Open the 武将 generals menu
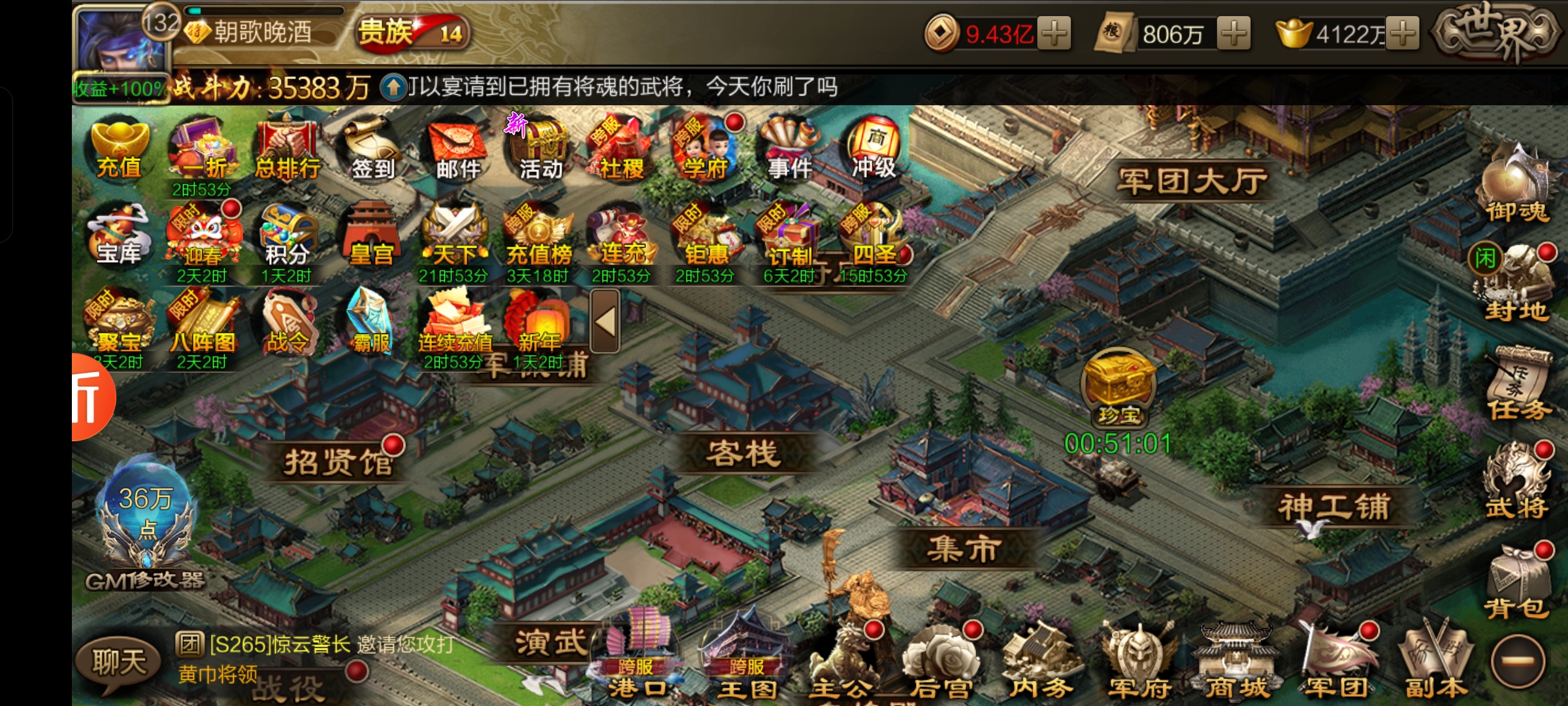This screenshot has width=1568, height=706. [1517, 484]
